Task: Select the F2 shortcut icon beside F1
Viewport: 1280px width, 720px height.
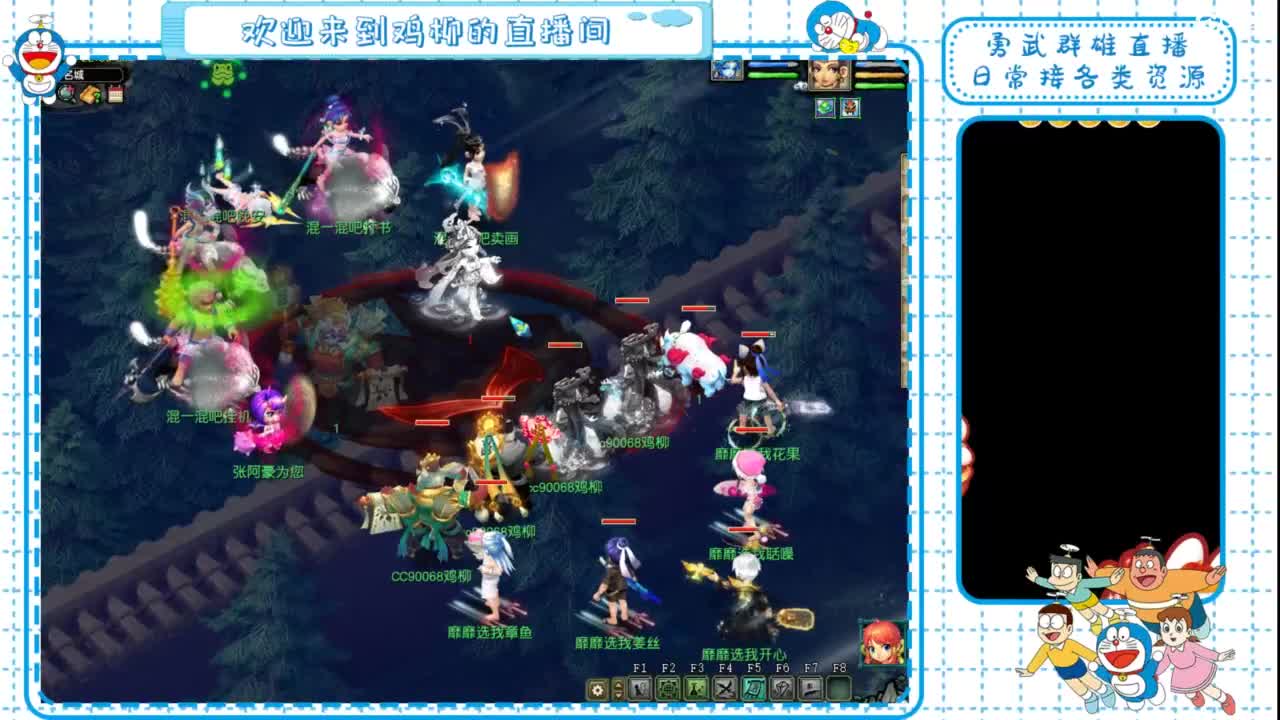Action: click(669, 688)
